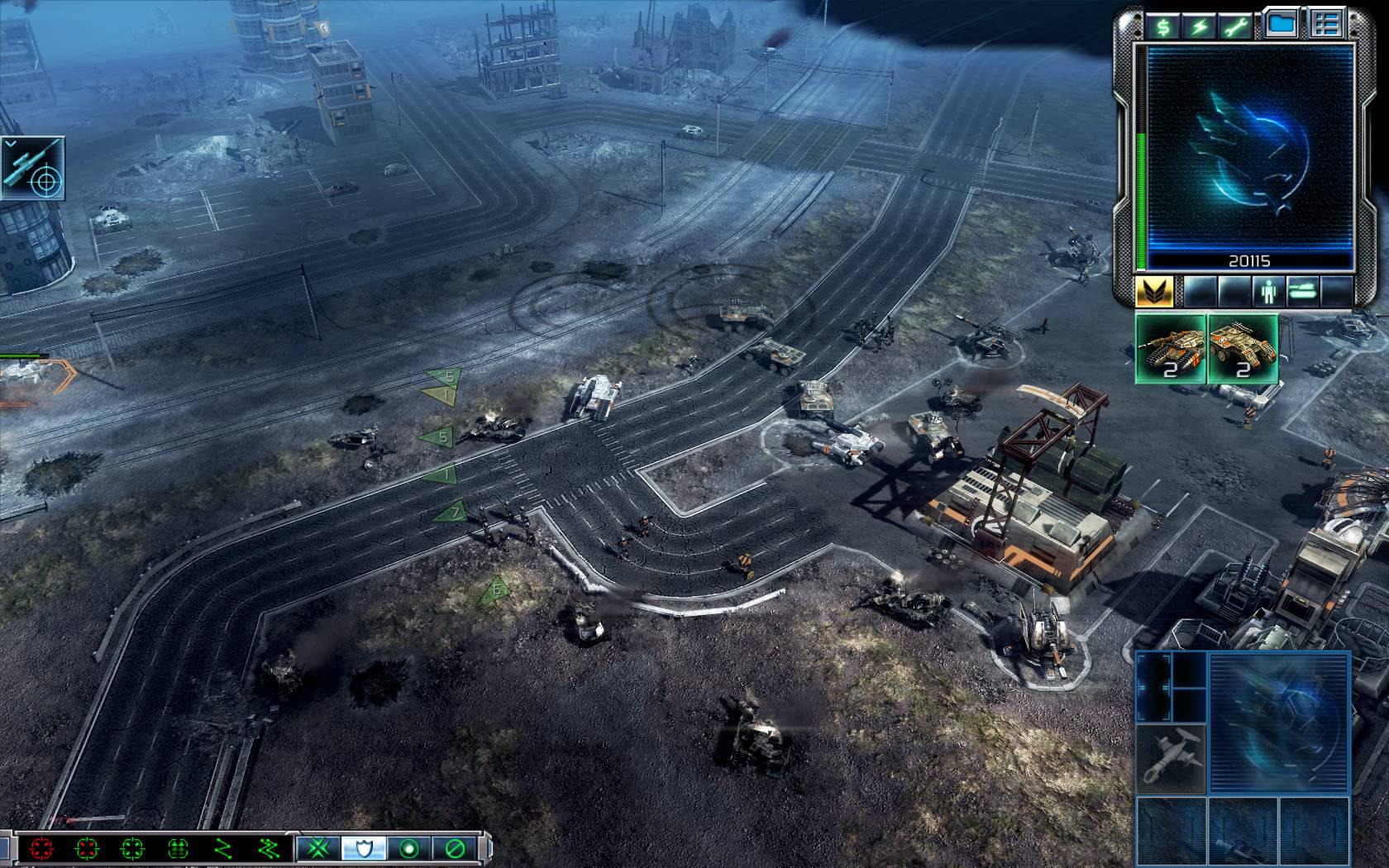Viewport: 1389px width, 868px height.
Task: Switch to the infantry production tab
Action: pyautogui.click(x=1266, y=291)
